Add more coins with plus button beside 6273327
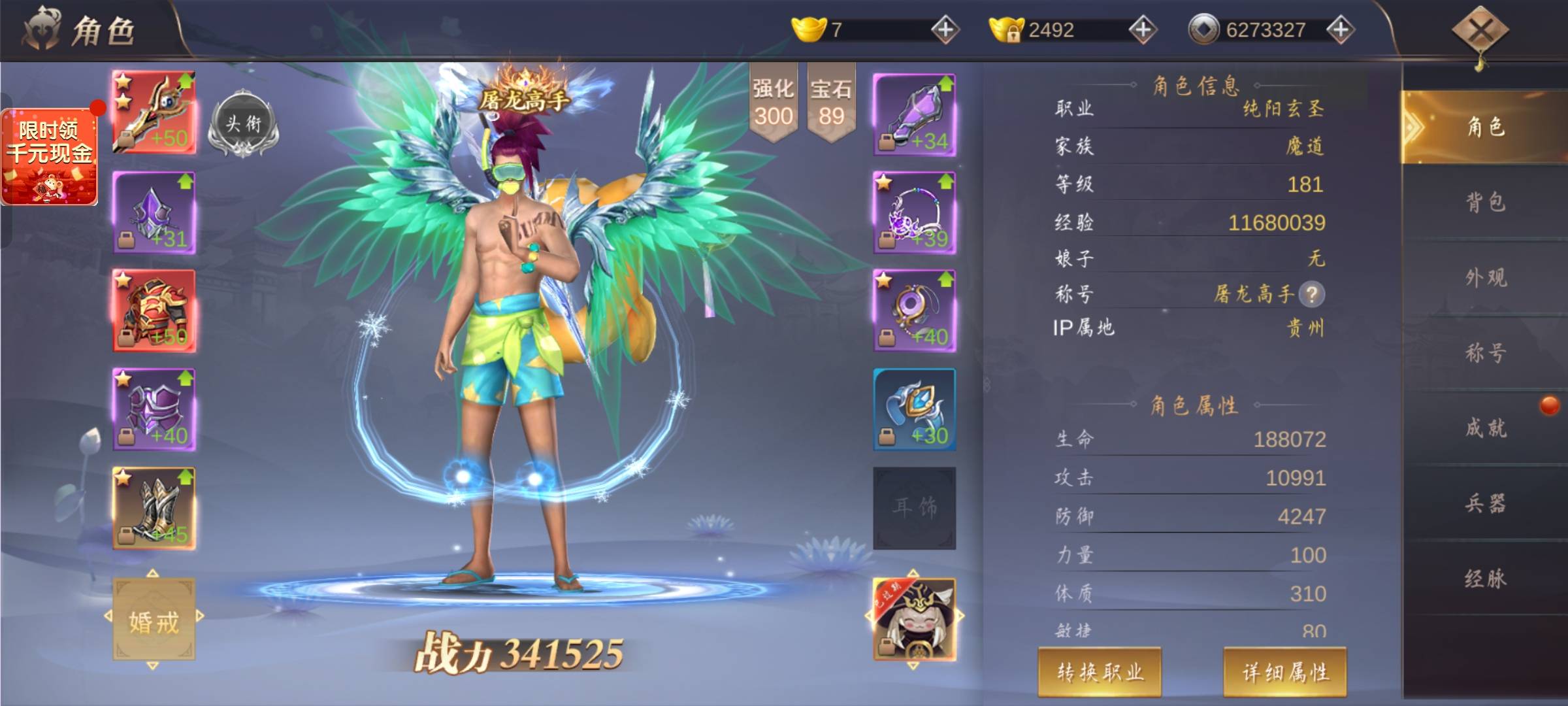Viewport: 1568px width, 706px height. tap(1341, 29)
